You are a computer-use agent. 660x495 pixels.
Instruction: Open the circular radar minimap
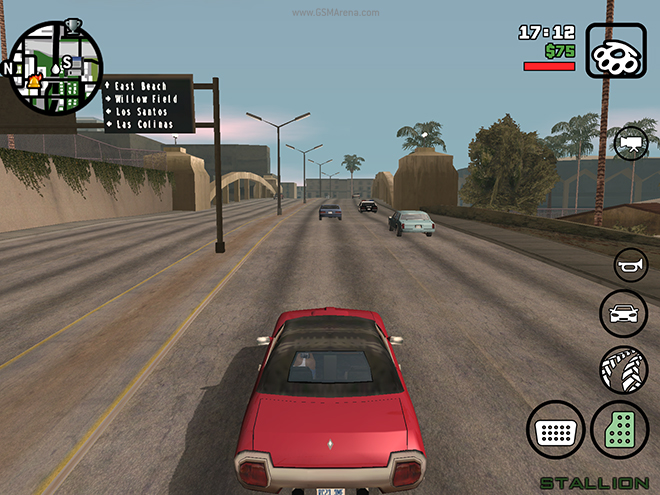(55, 68)
